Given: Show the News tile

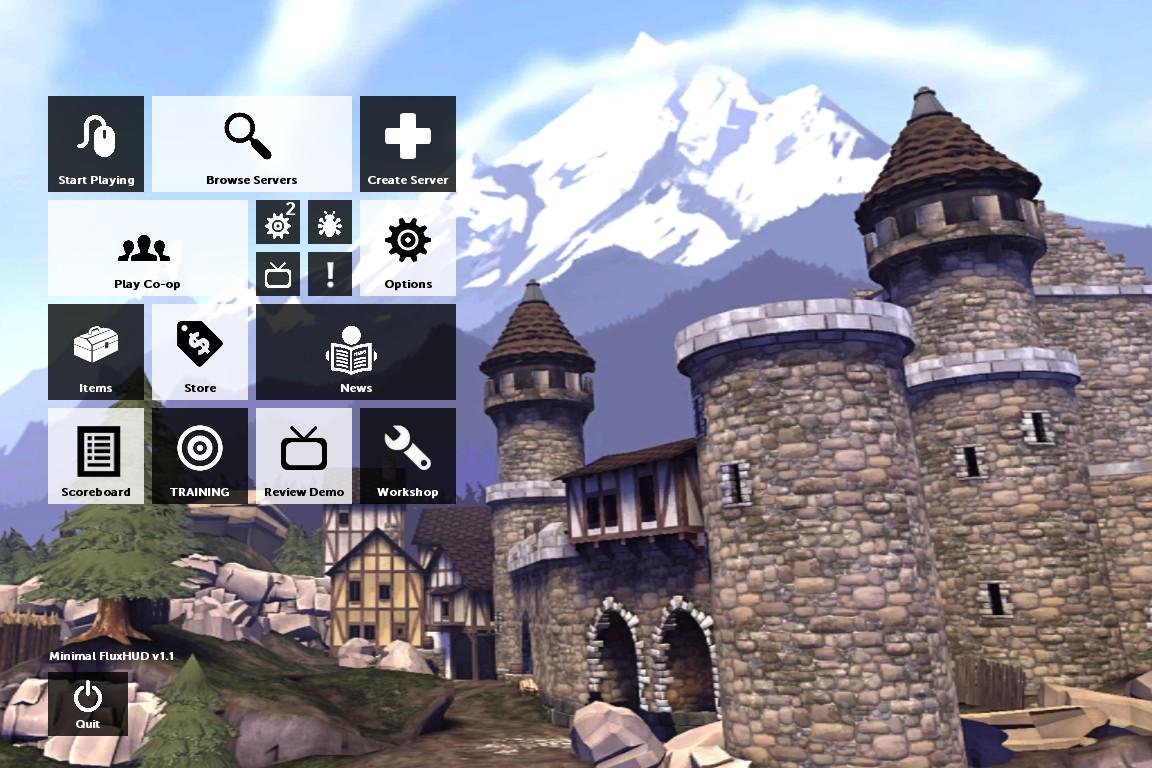Looking at the screenshot, I should (356, 352).
